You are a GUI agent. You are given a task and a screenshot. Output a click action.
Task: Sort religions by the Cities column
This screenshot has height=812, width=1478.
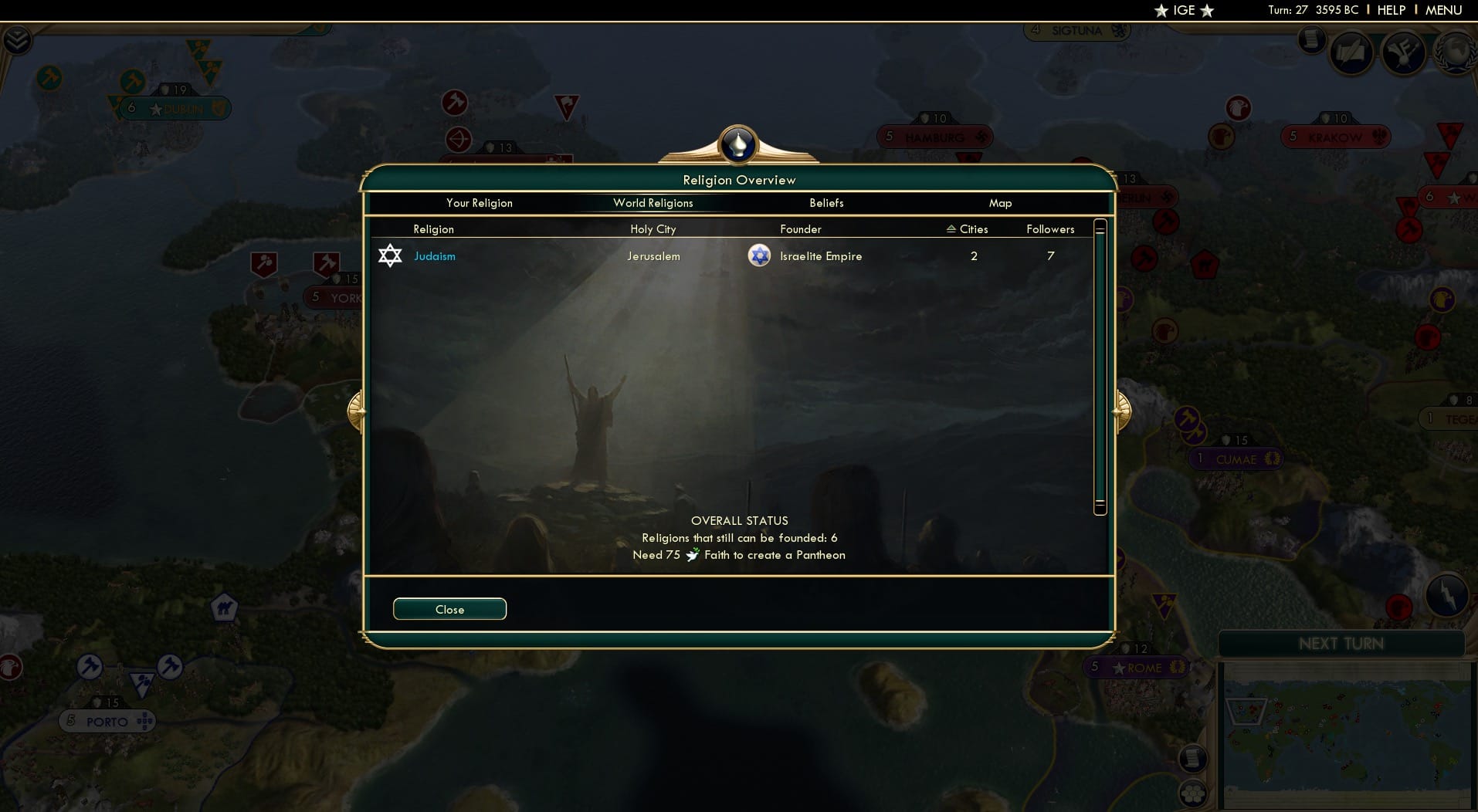click(x=967, y=228)
